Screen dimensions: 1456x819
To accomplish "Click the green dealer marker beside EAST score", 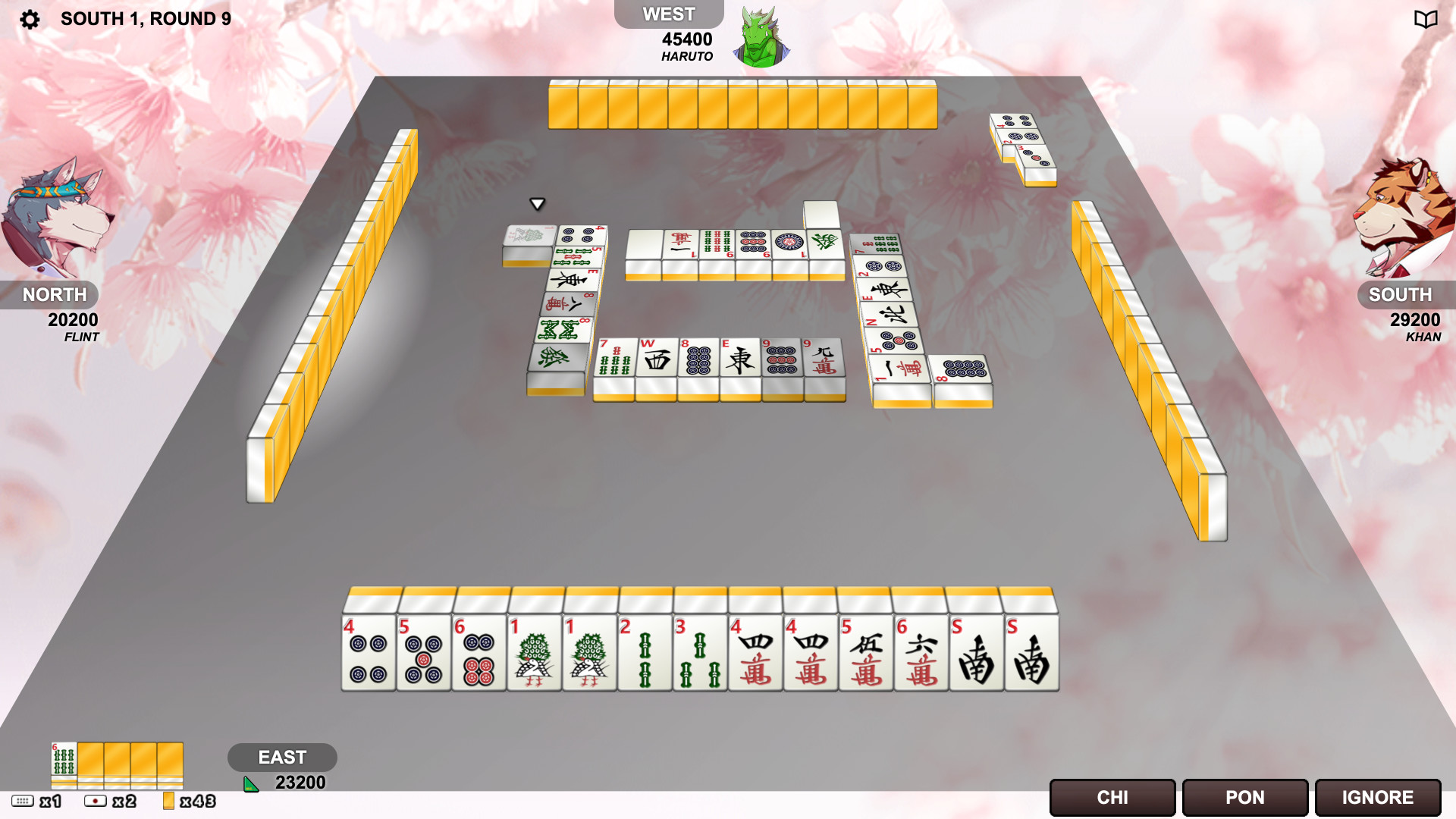I will [249, 784].
